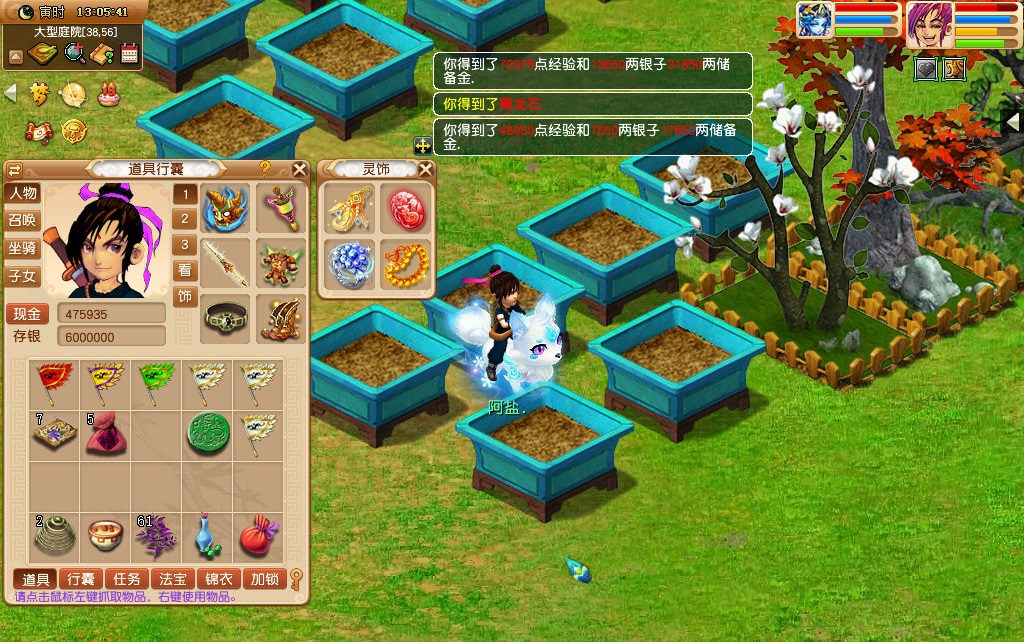Show the 锦衣 costume tab
Screen dimensions: 1024x642
click(x=219, y=578)
